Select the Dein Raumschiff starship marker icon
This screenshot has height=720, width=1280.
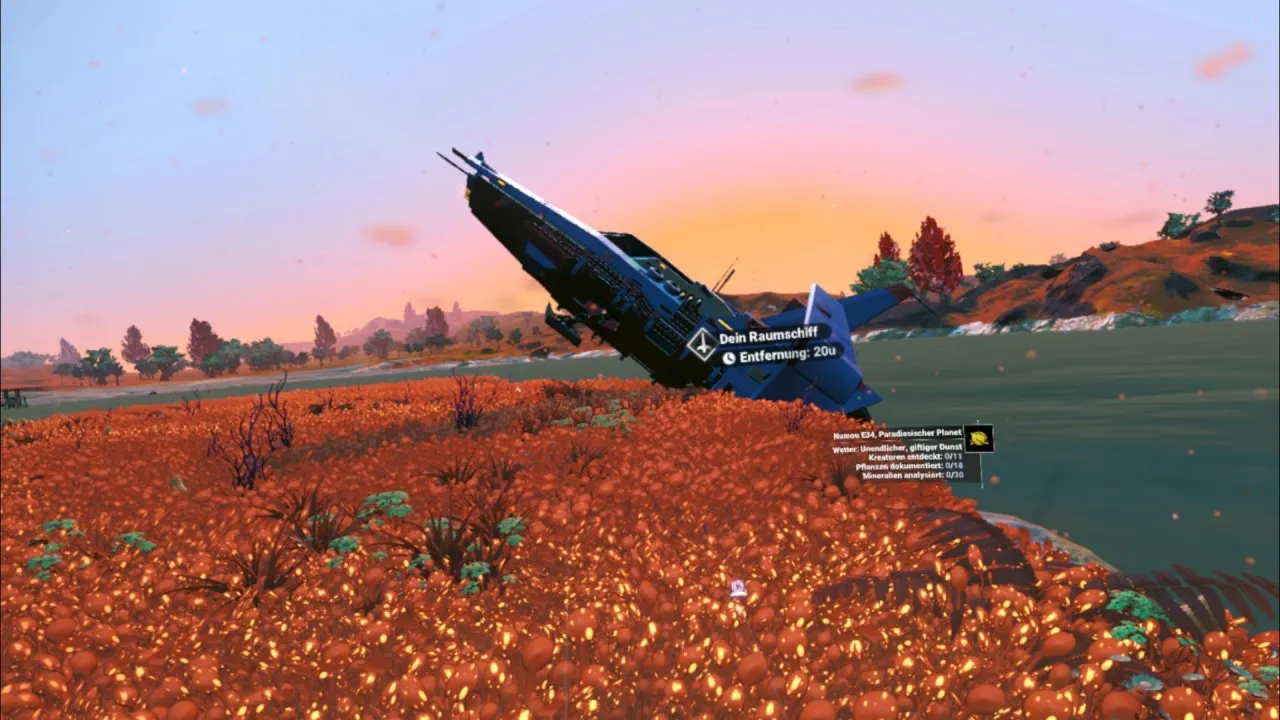point(701,344)
